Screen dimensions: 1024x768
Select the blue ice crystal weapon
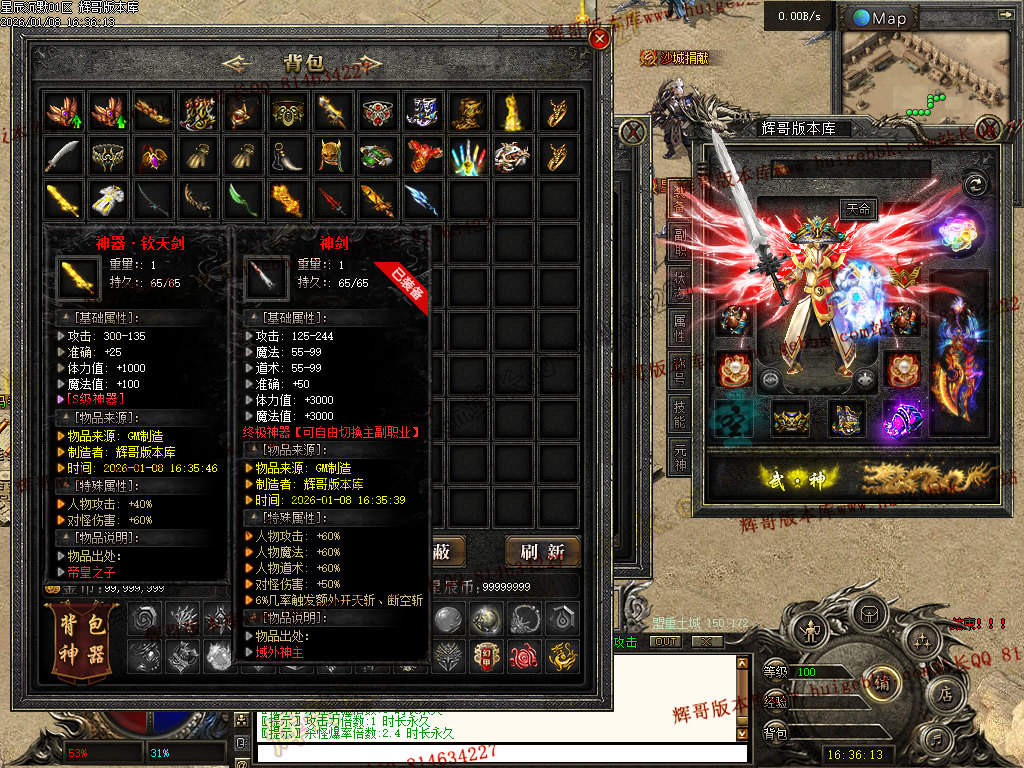click(422, 200)
